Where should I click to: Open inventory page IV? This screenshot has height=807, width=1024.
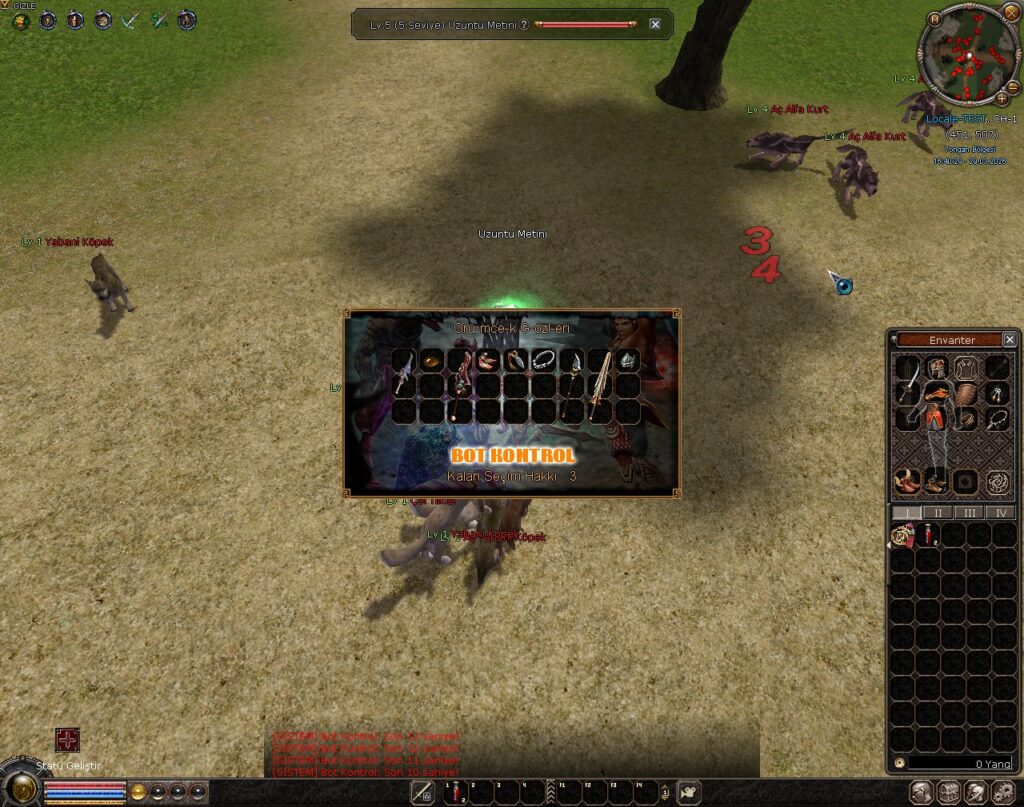pyautogui.click(x=999, y=513)
